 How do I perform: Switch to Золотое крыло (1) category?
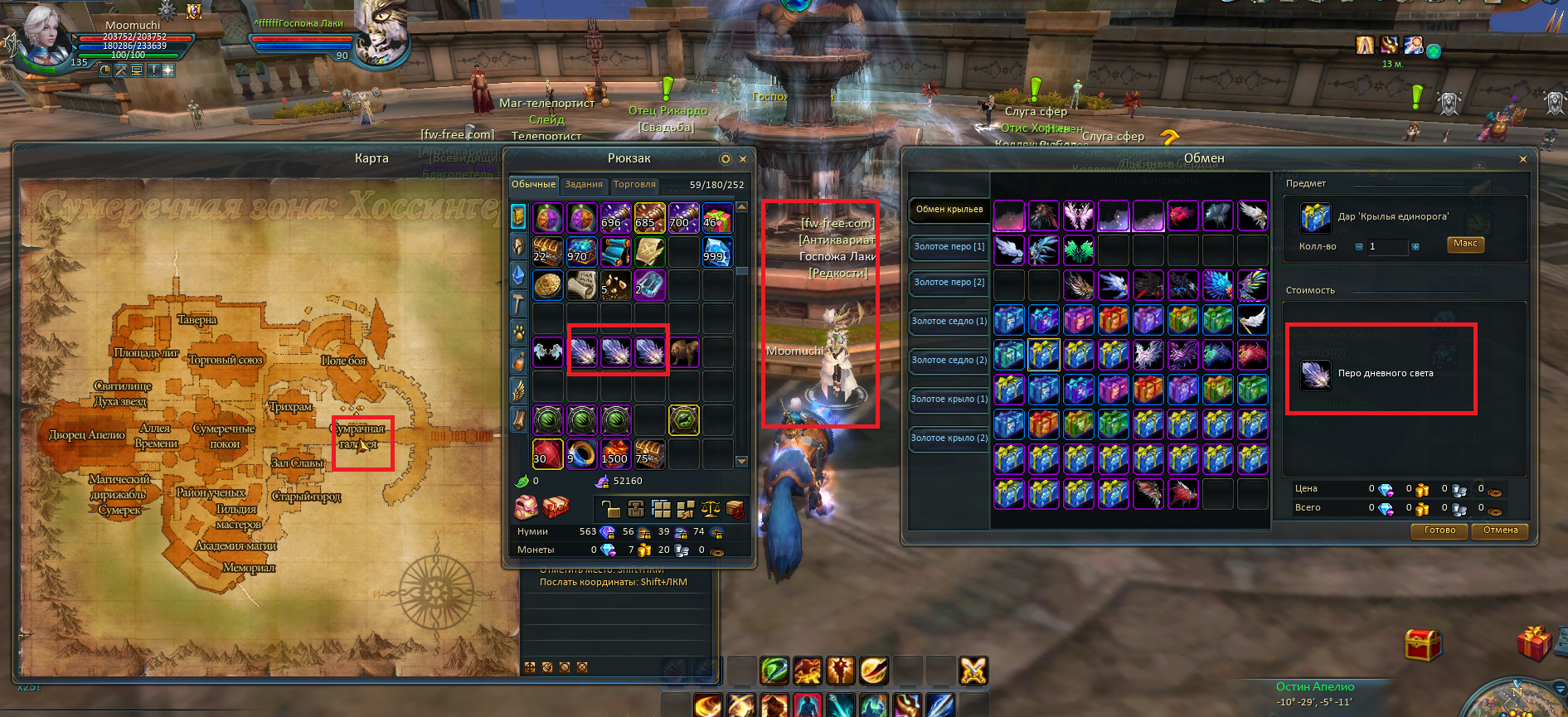point(949,400)
